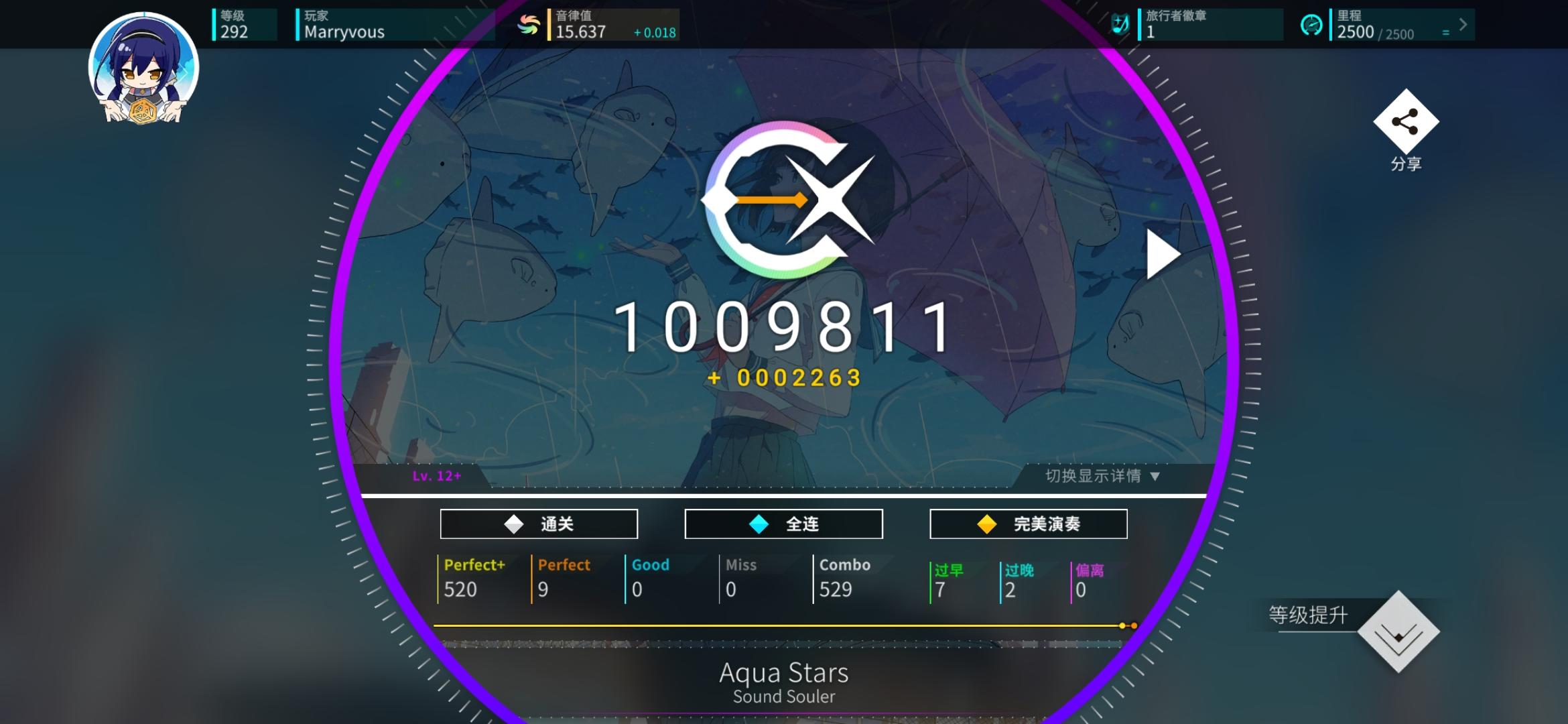The image size is (1568, 724).
Task: Toggle the 通关 clear badge
Action: coord(538,524)
